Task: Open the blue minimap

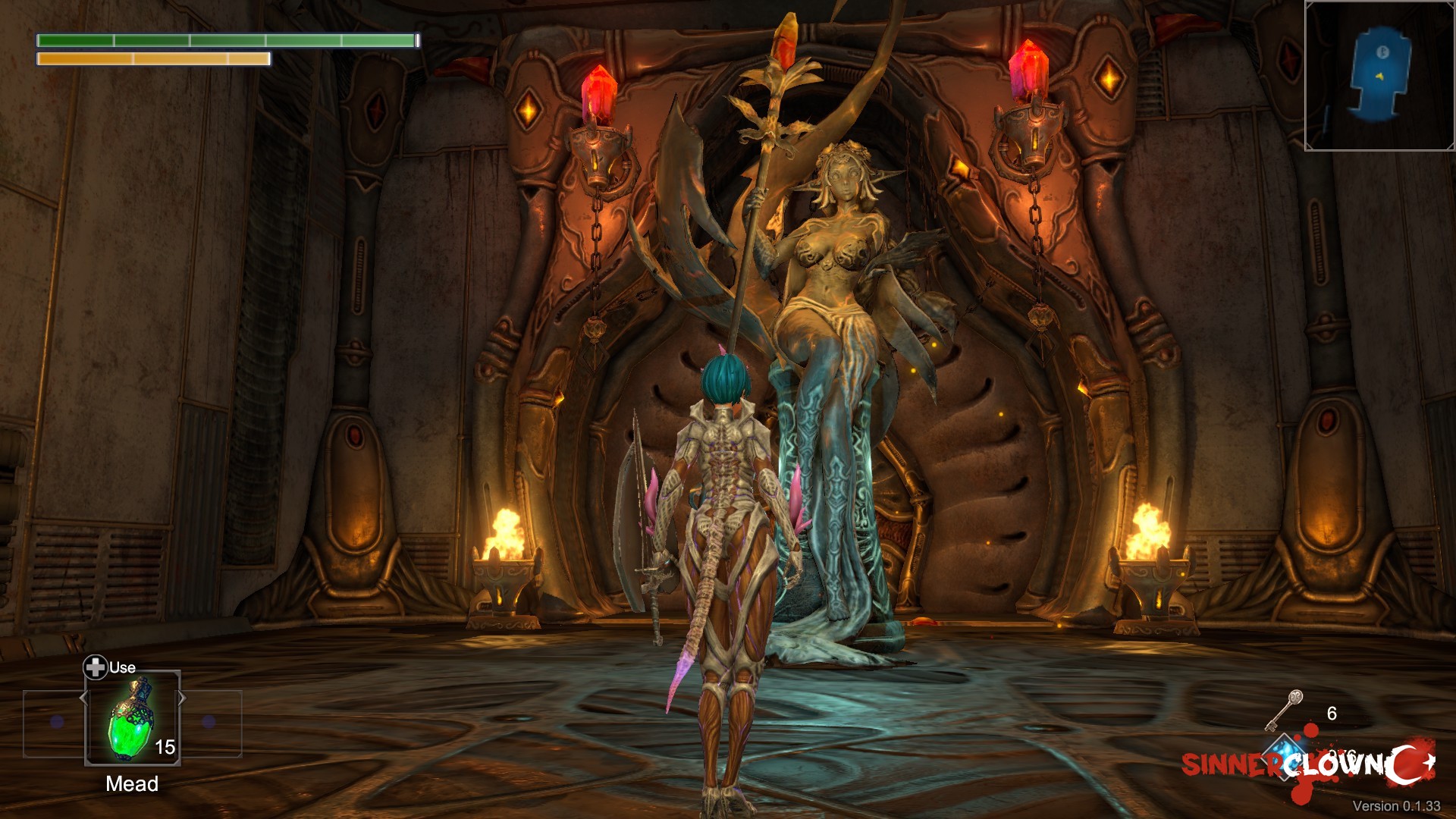Action: [1379, 75]
